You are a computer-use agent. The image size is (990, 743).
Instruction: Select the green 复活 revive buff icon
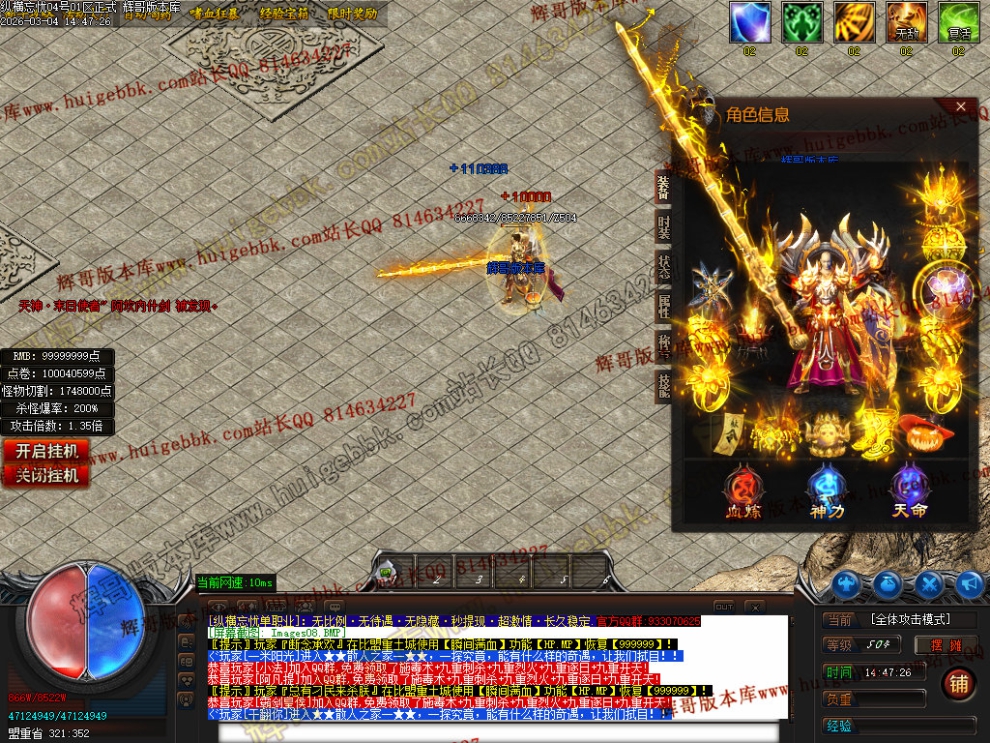coord(958,22)
